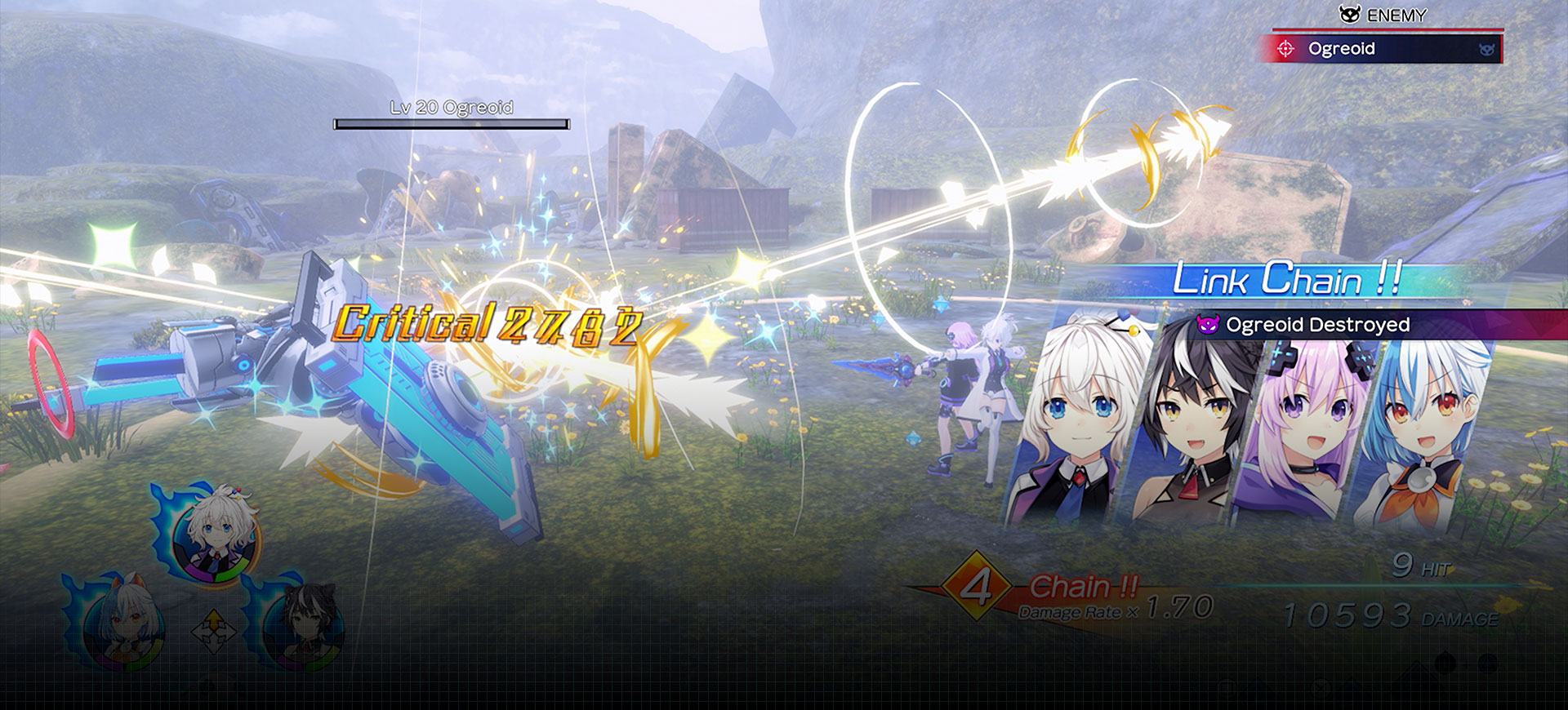Expand the Ogreoid enemy entry top-right
The width and height of the screenshot is (1568, 710).
[1388, 49]
